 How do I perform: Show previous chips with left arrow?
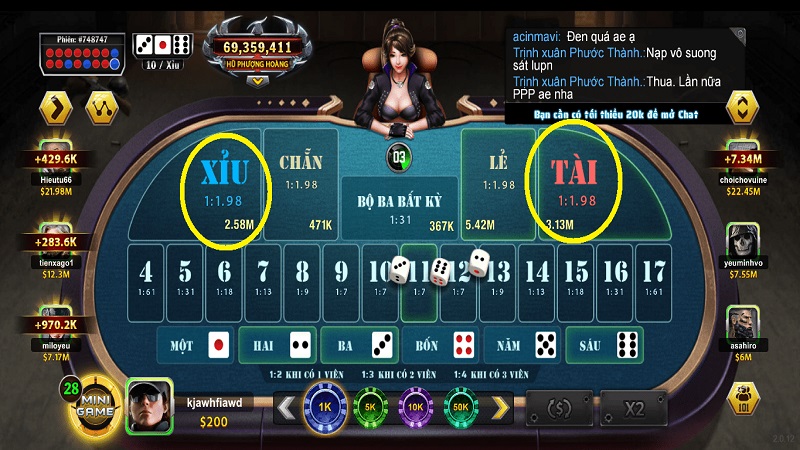tap(285, 408)
